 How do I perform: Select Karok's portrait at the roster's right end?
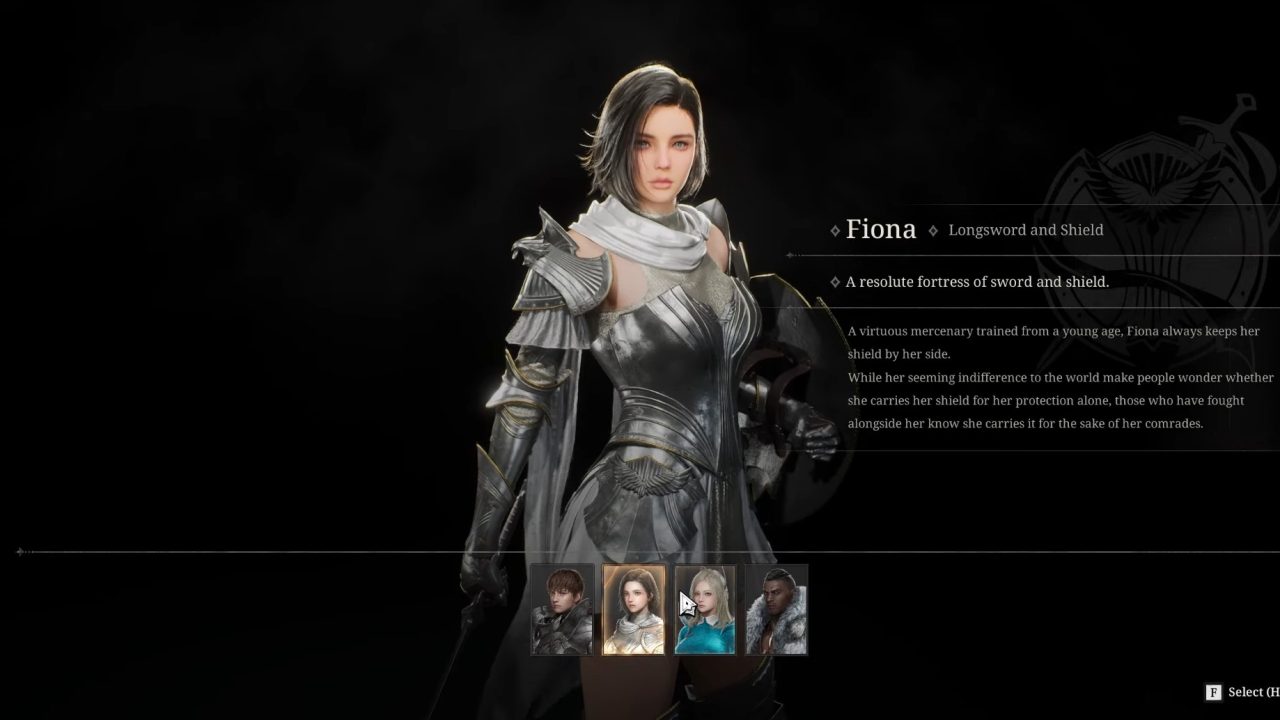click(776, 608)
